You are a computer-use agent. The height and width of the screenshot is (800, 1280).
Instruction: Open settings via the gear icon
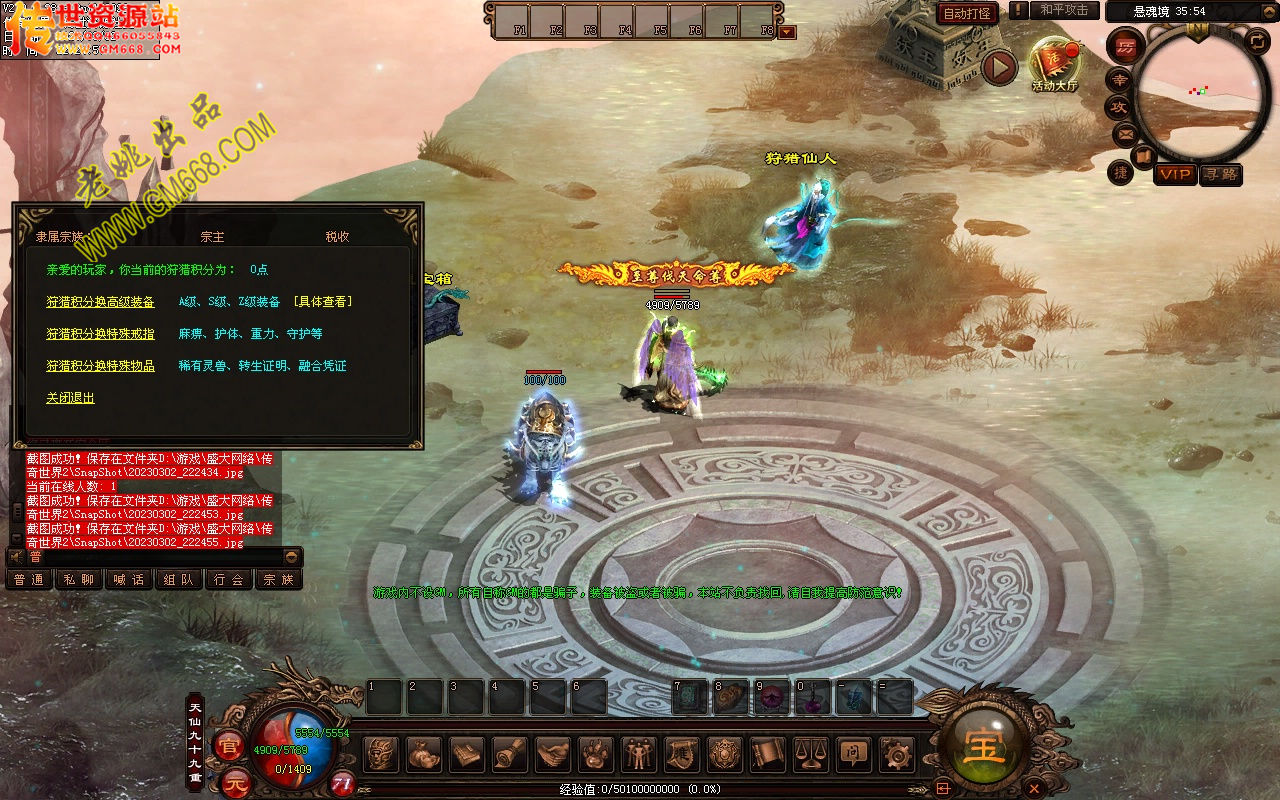(x=895, y=754)
